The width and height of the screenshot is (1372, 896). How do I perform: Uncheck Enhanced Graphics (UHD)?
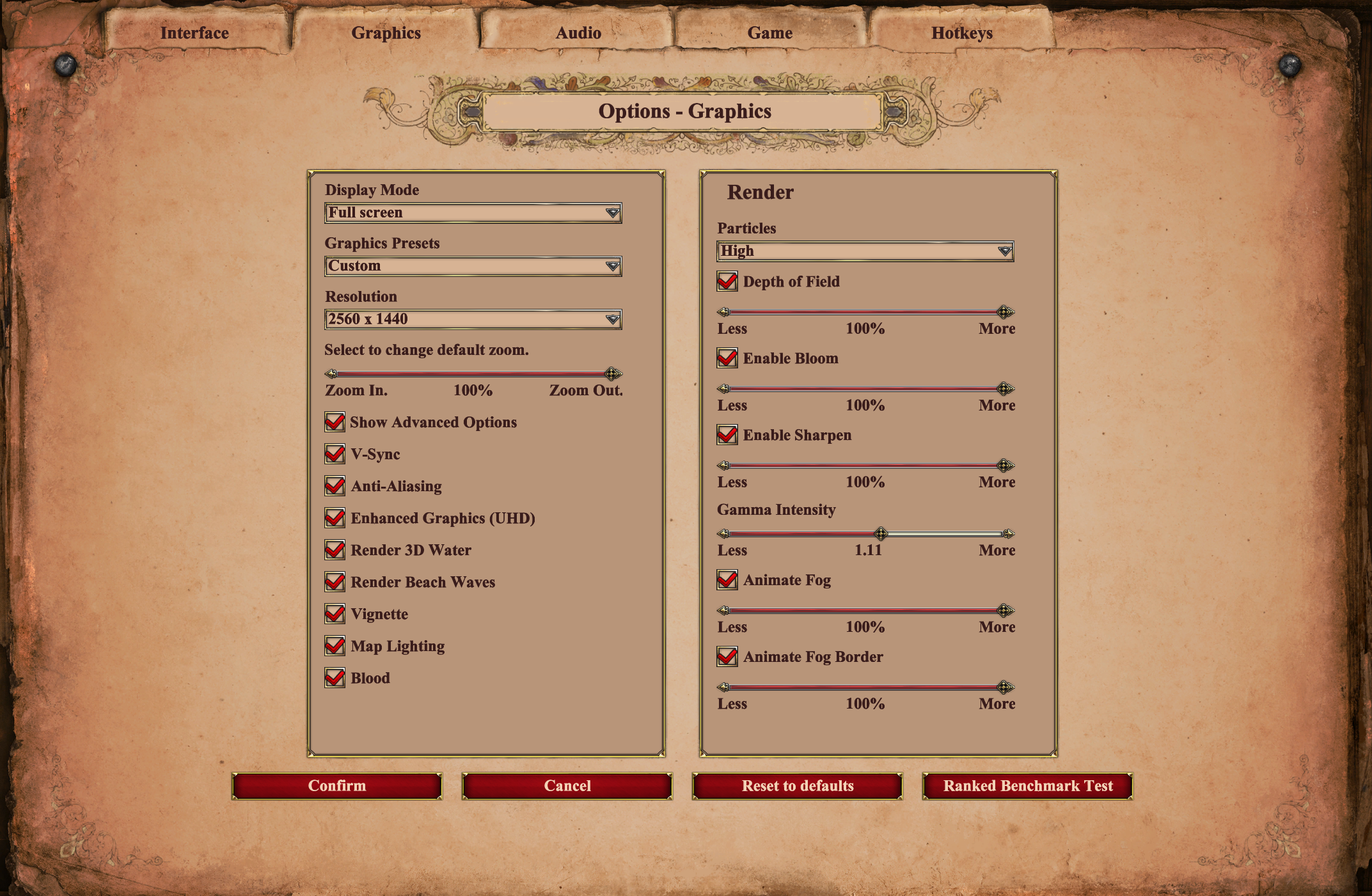click(x=335, y=518)
